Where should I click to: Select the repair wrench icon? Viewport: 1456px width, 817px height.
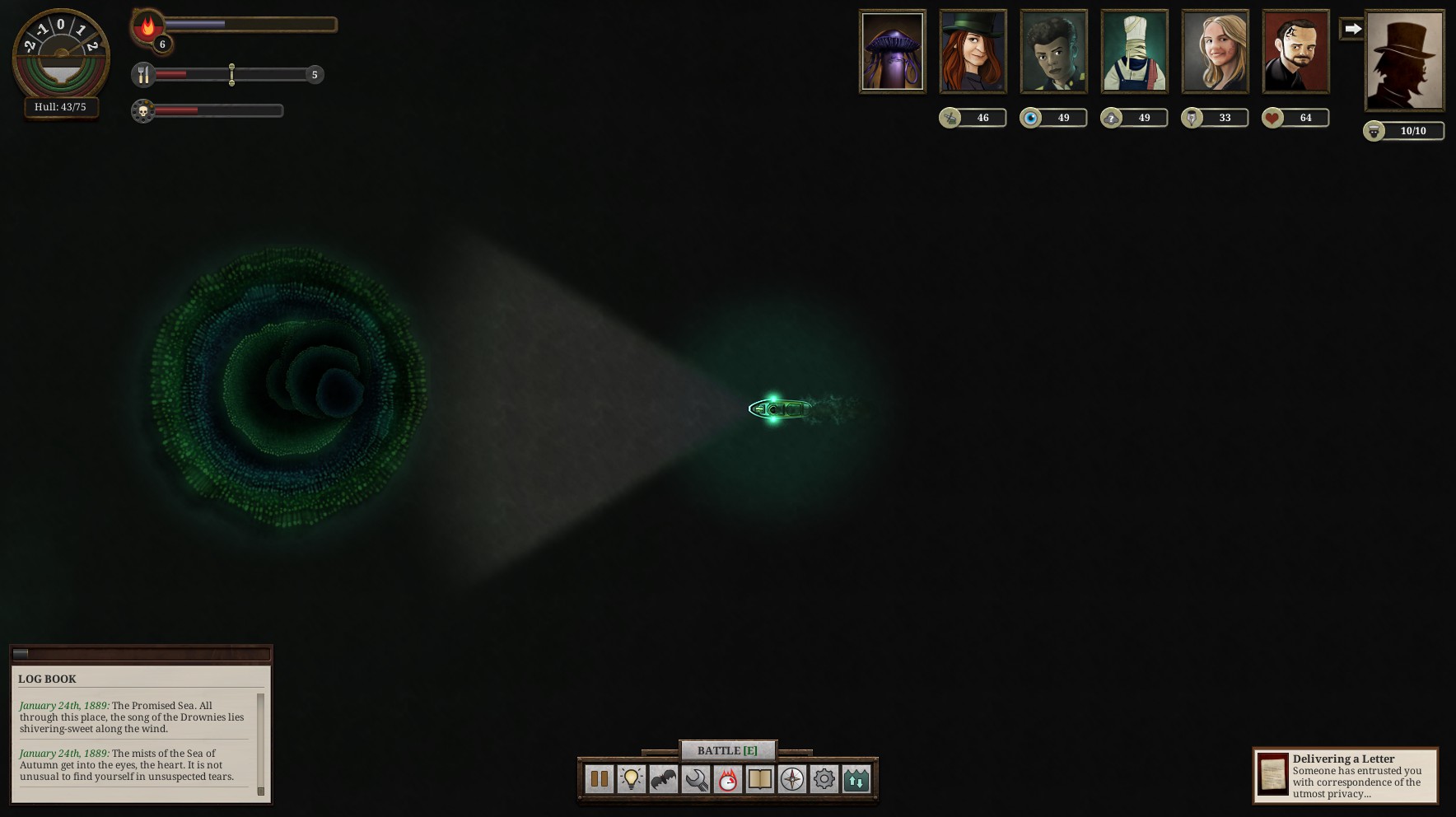click(x=695, y=778)
